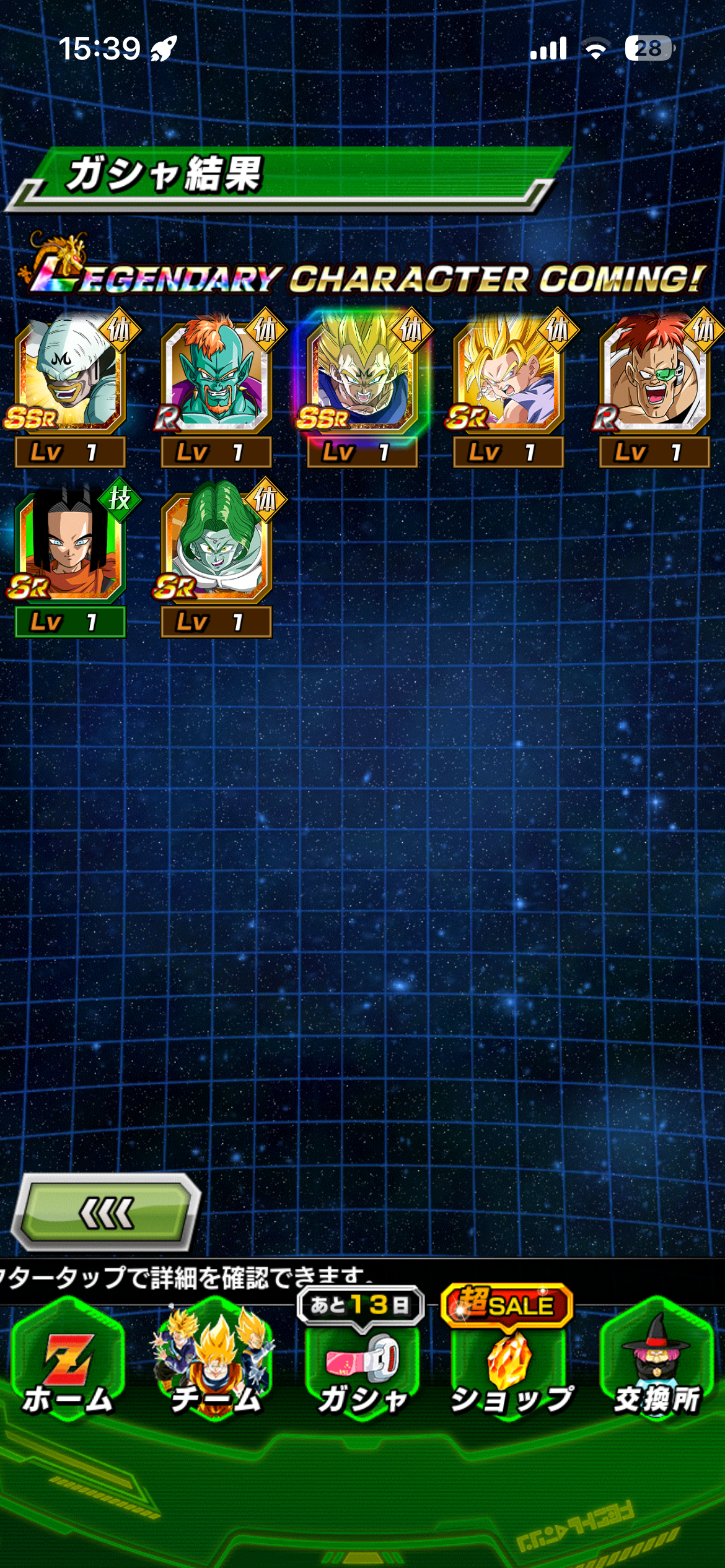Image resolution: width=725 pixels, height=1568 pixels.
Task: Visit the ショップ shop menu
Action: (x=509, y=1370)
